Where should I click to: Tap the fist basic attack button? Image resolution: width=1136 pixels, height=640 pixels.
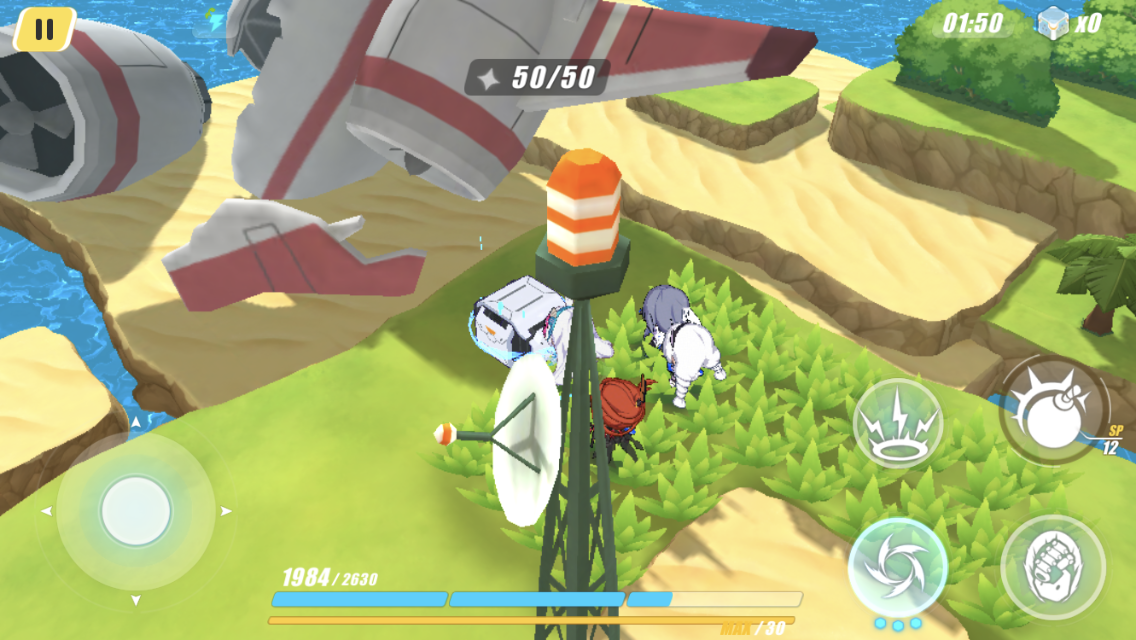tap(1052, 567)
